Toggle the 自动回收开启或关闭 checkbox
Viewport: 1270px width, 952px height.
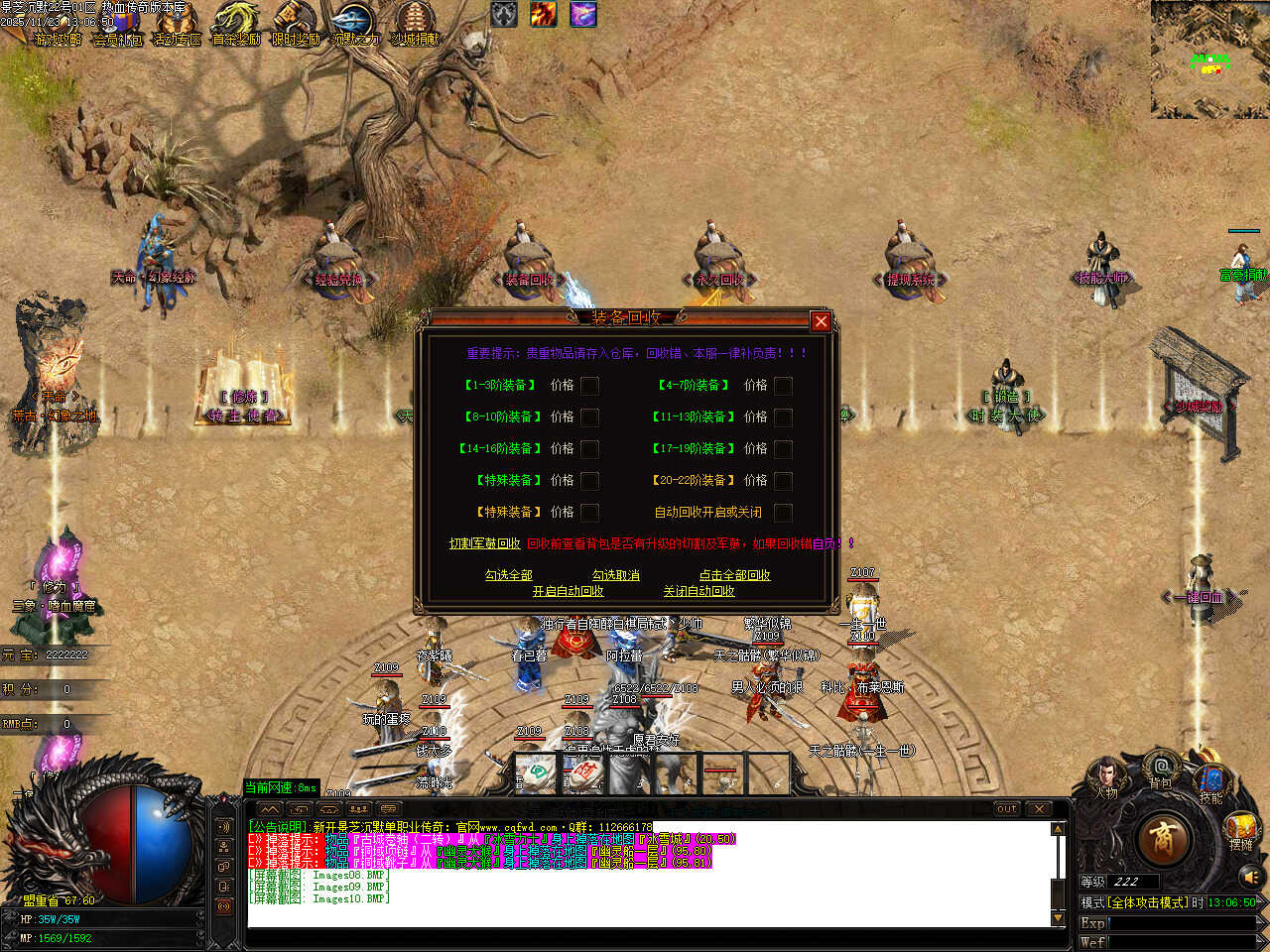tap(783, 513)
